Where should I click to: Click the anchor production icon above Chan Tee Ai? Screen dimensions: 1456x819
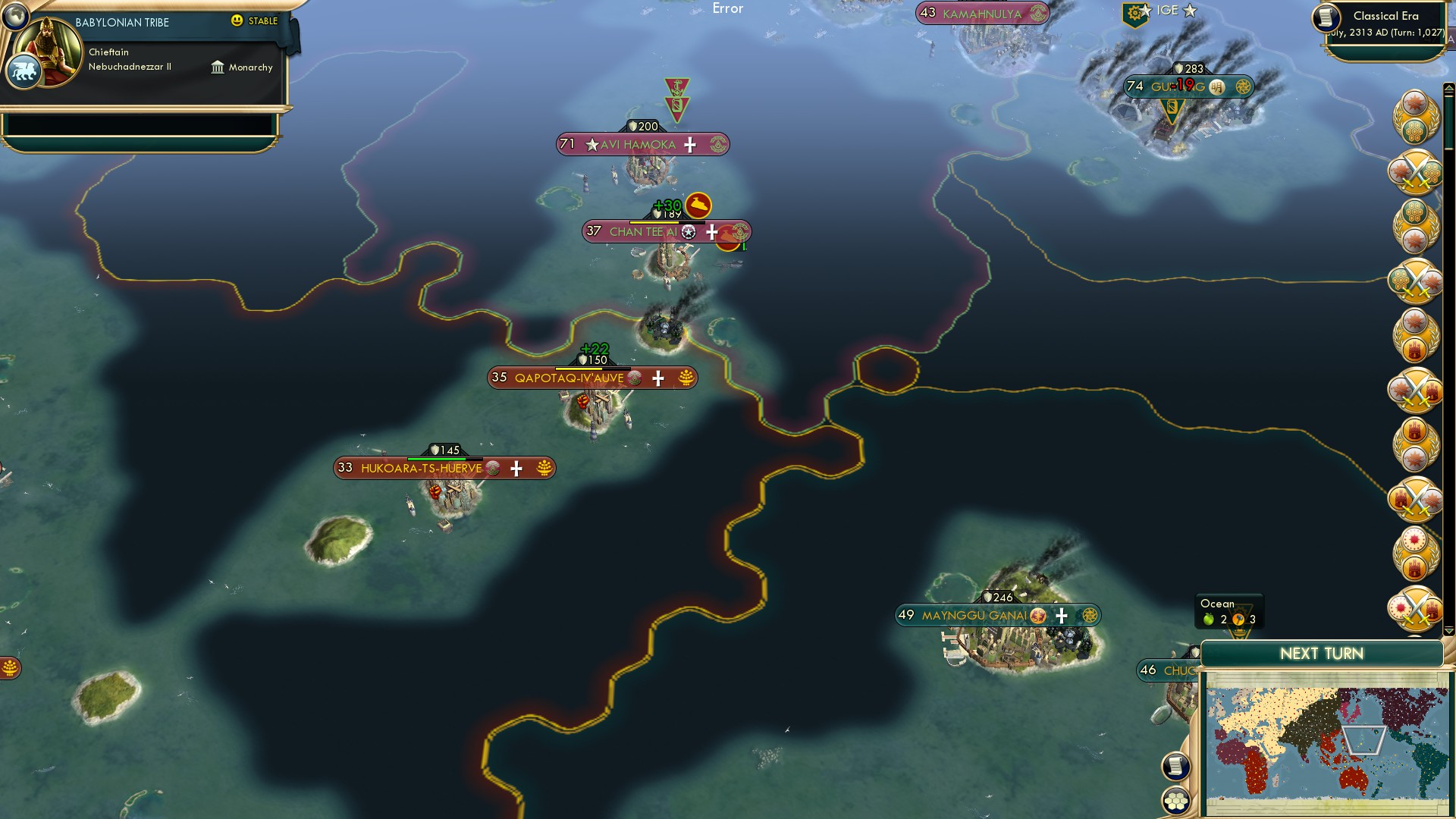(700, 204)
